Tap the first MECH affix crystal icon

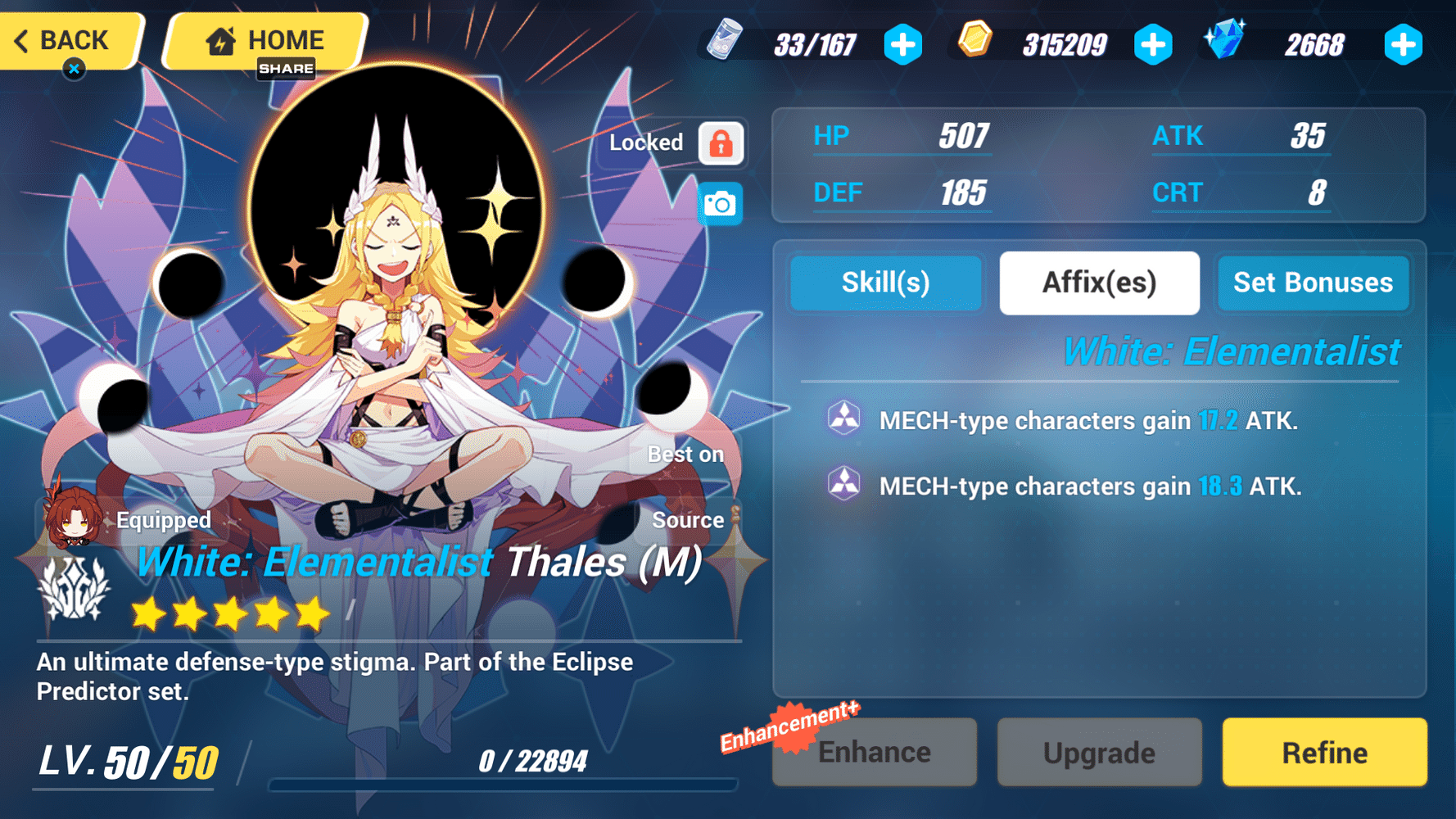(x=843, y=419)
